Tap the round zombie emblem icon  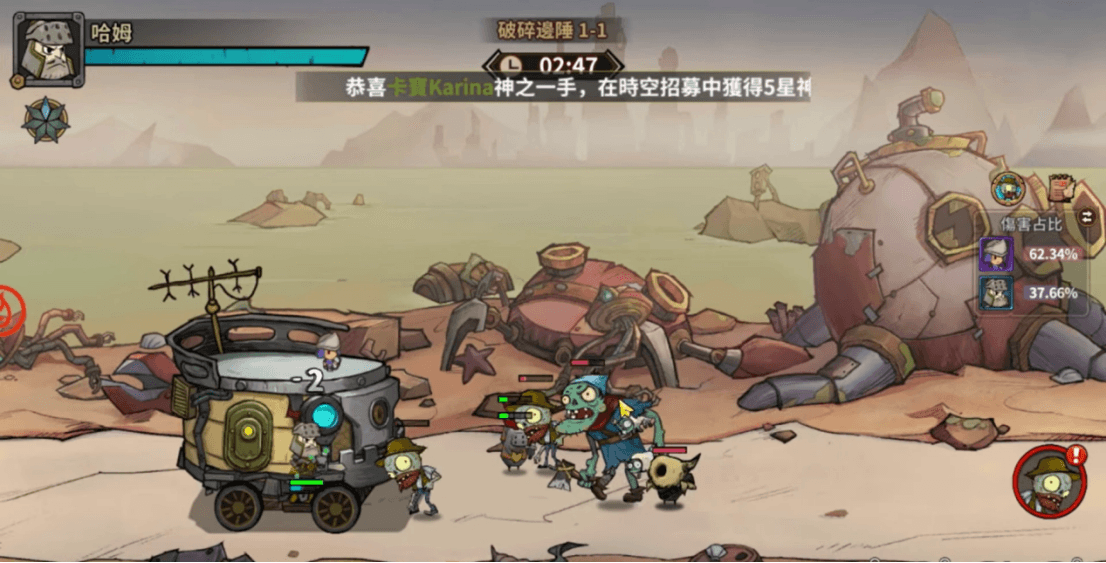pyautogui.click(x=1007, y=187)
